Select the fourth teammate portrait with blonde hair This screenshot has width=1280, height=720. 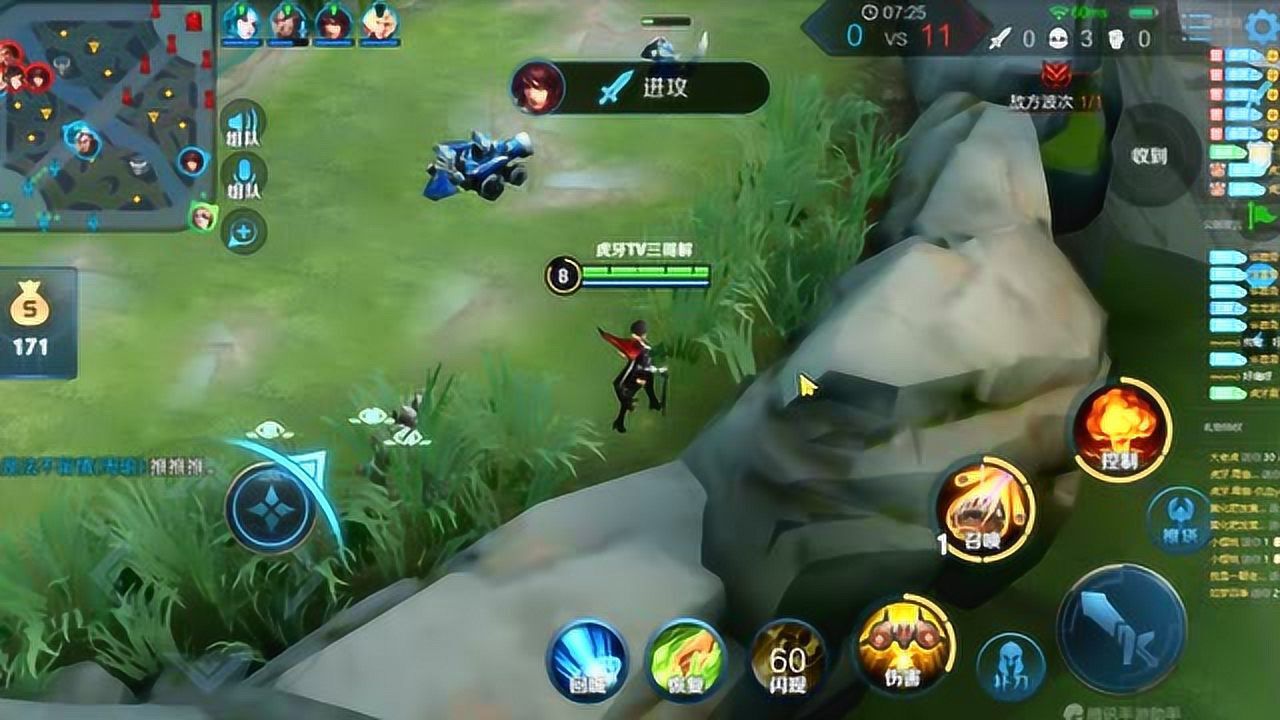click(380, 22)
